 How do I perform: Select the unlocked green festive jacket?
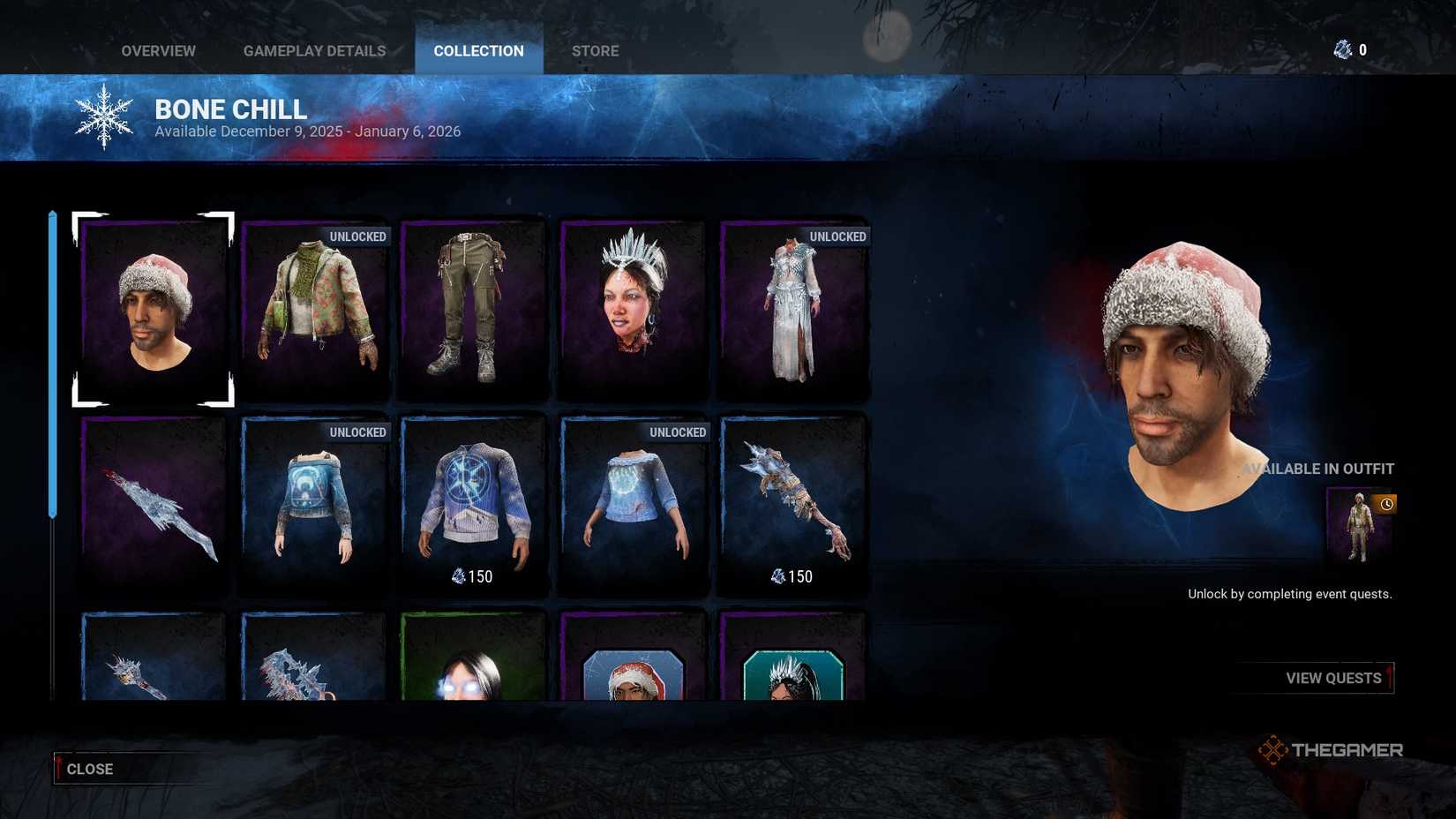313,309
